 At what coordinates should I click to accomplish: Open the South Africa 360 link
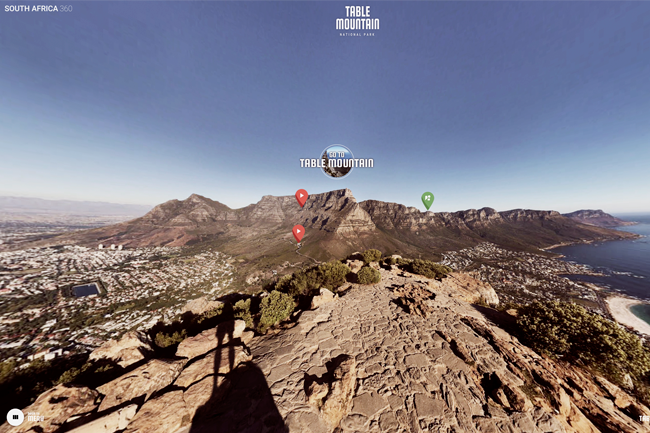[x=38, y=8]
